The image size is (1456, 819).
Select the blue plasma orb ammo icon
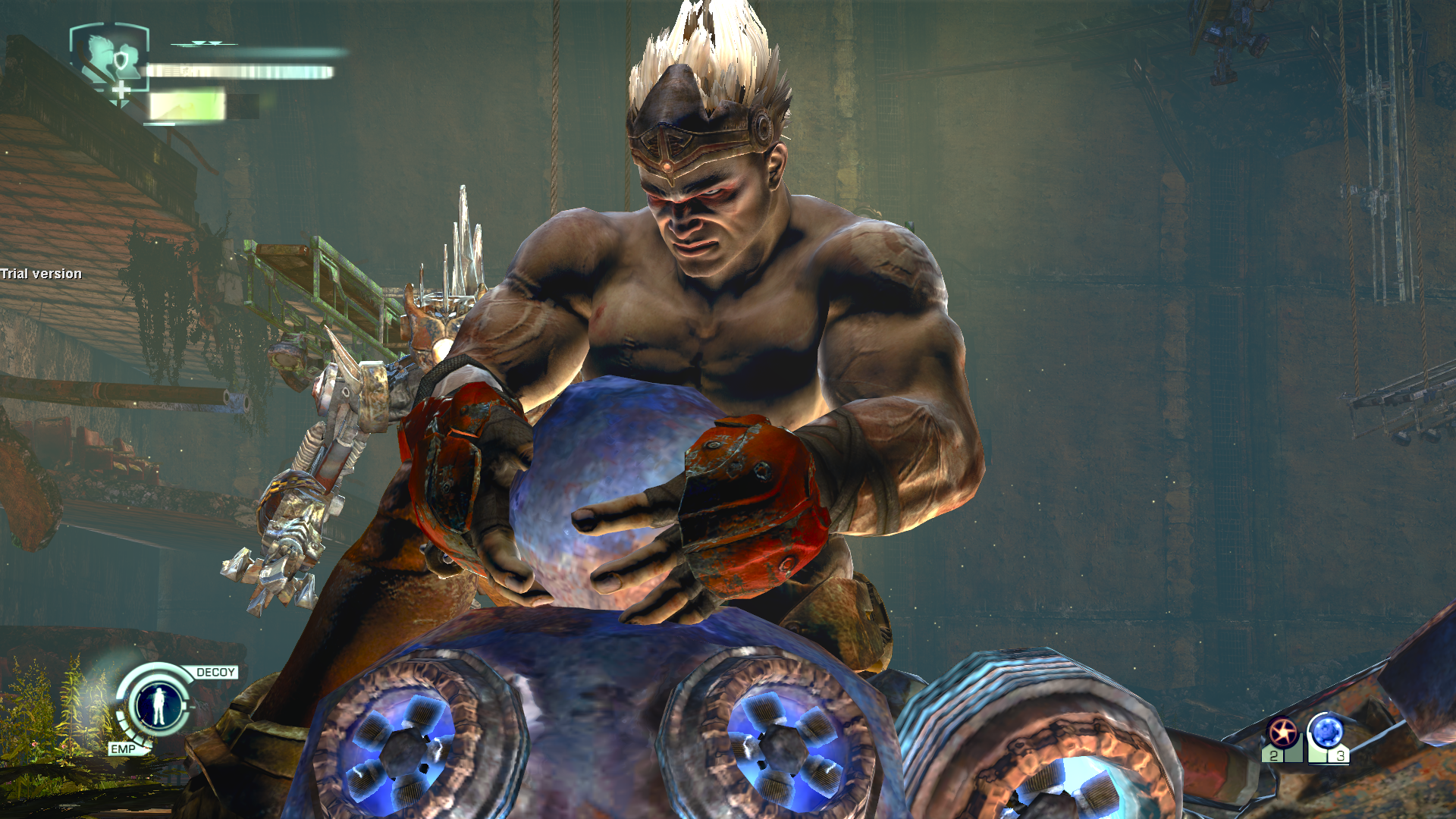click(1327, 733)
